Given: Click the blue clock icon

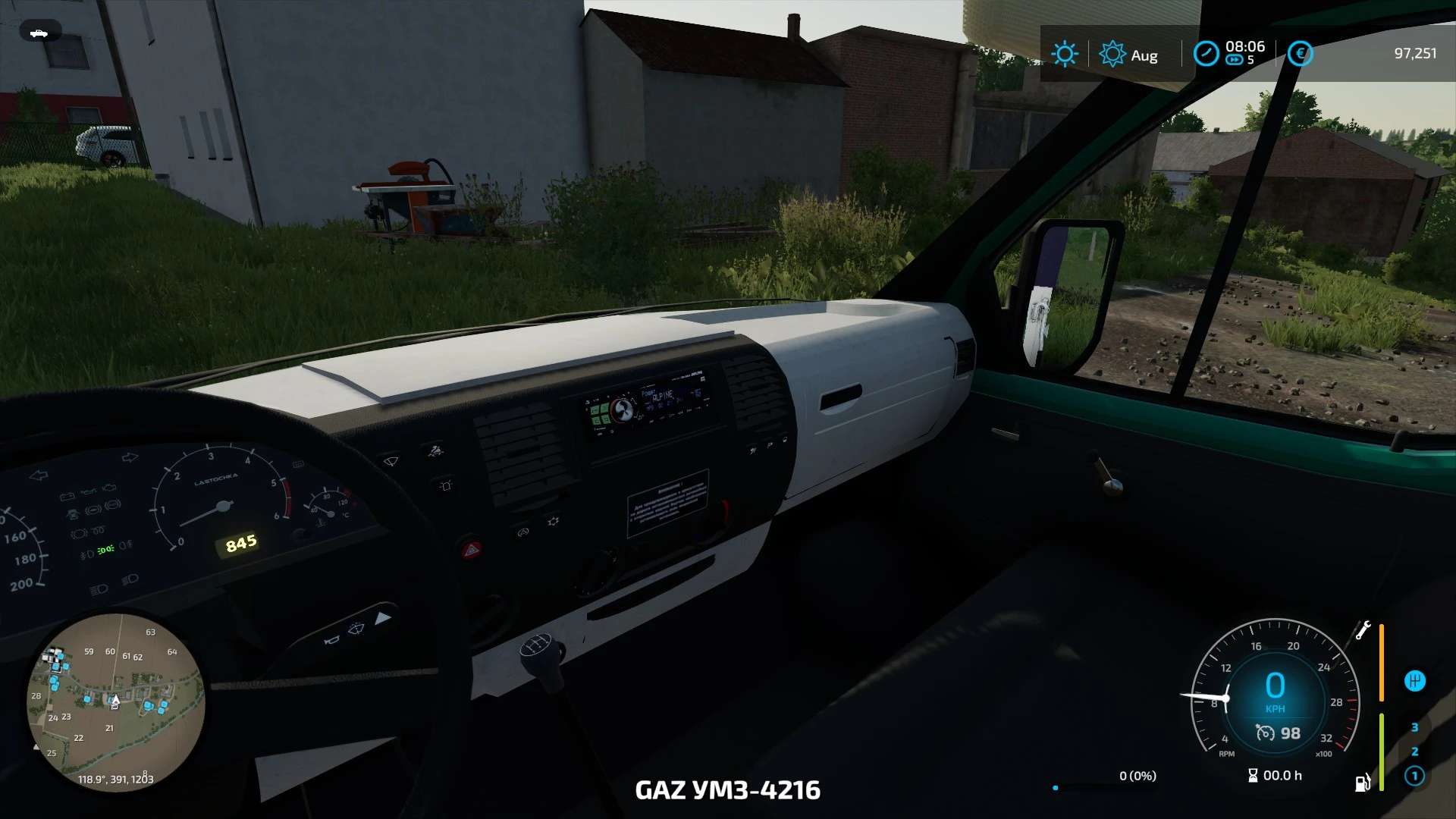Looking at the screenshot, I should point(1206,54).
